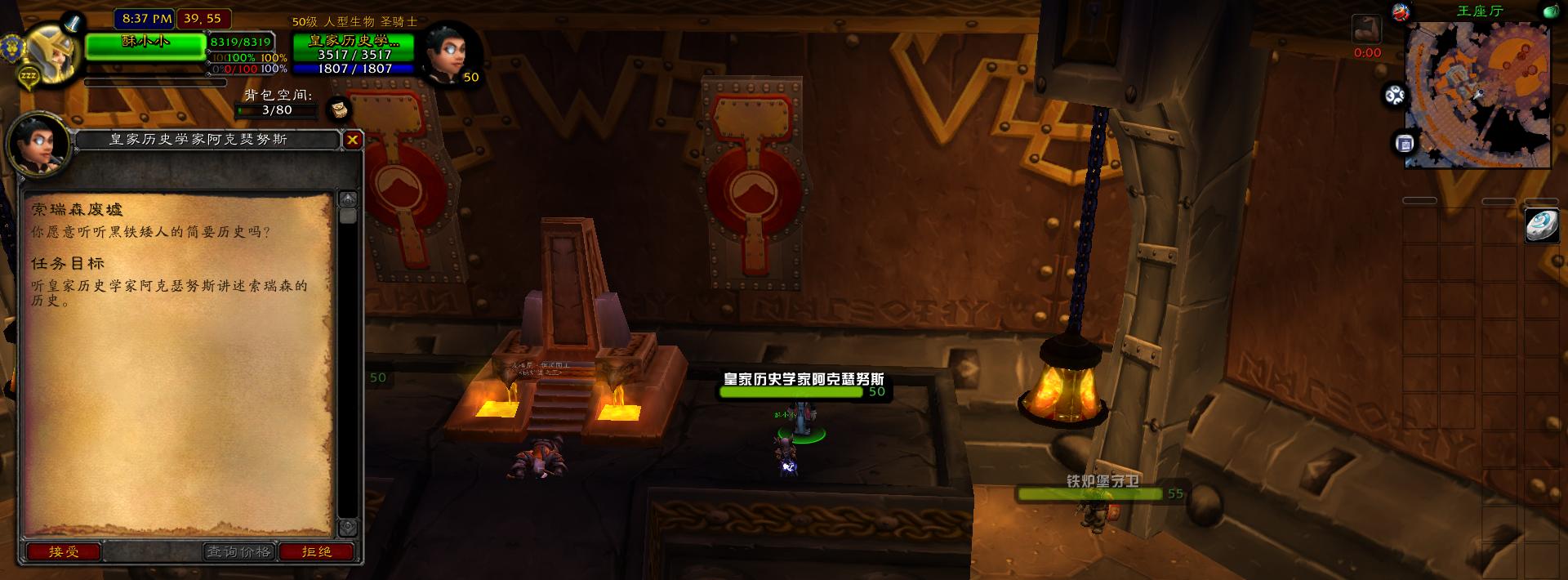Image resolution: width=1568 pixels, height=580 pixels.
Task: Click the quest text scroll-down arrow
Action: 348,527
